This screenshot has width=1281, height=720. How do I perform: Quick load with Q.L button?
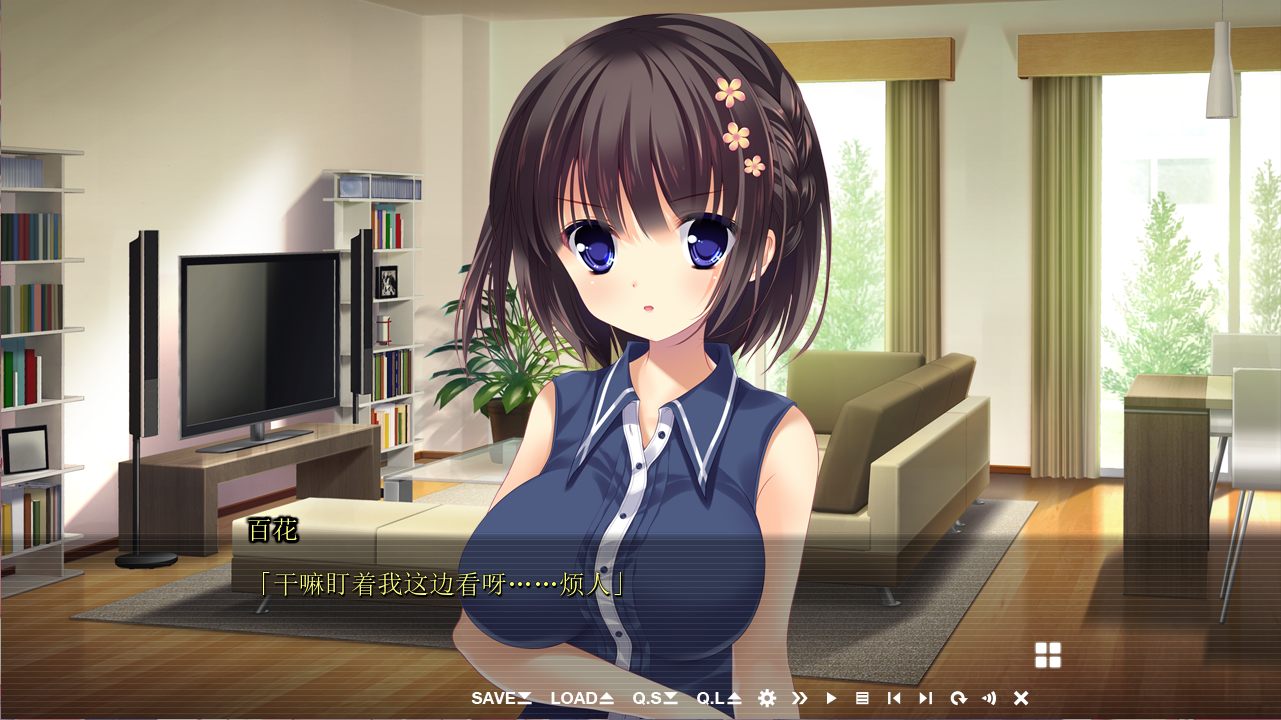coord(719,698)
